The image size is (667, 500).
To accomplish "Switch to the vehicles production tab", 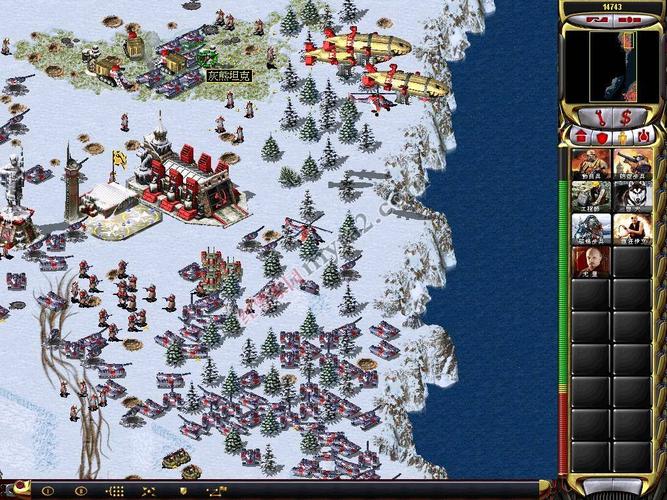I will (643, 136).
